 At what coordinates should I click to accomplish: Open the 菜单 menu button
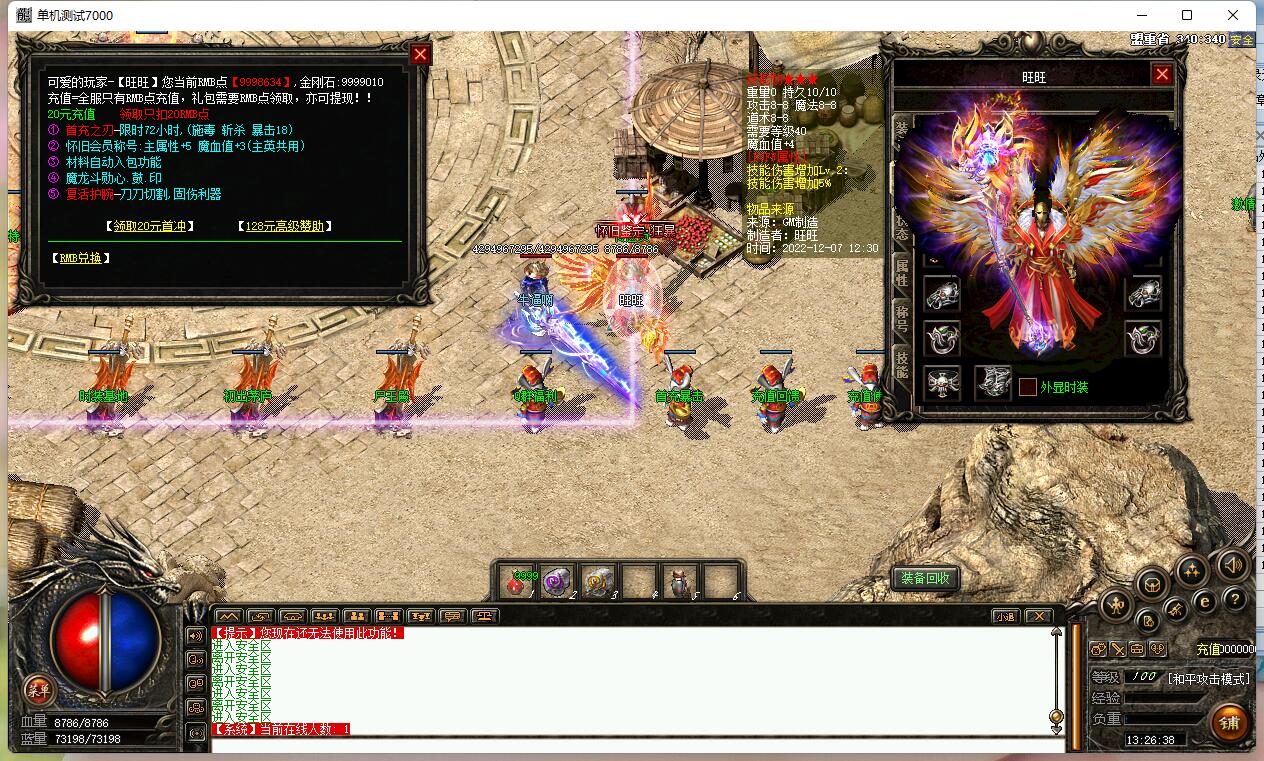tap(38, 689)
